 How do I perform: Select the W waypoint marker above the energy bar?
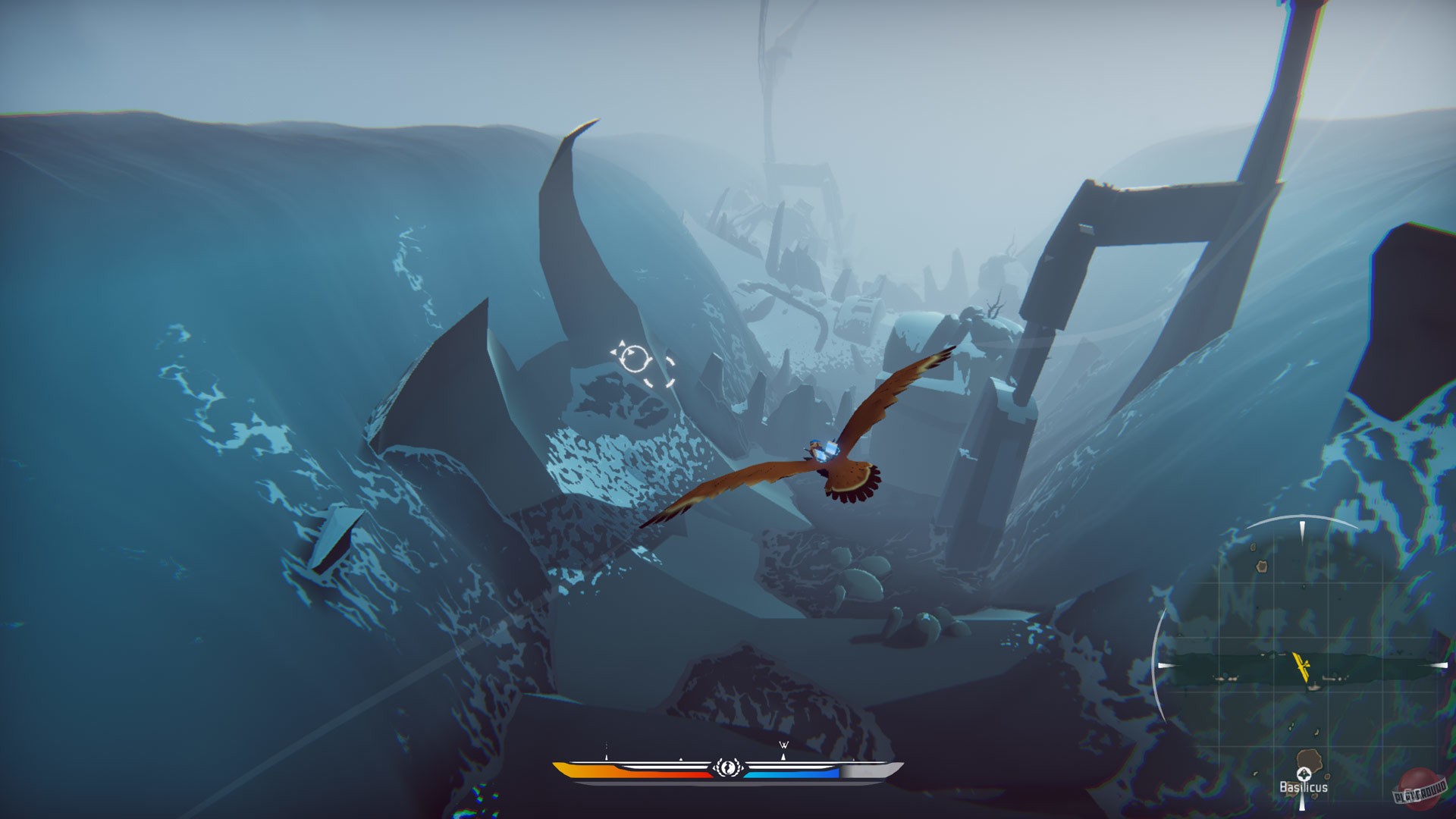(783, 745)
